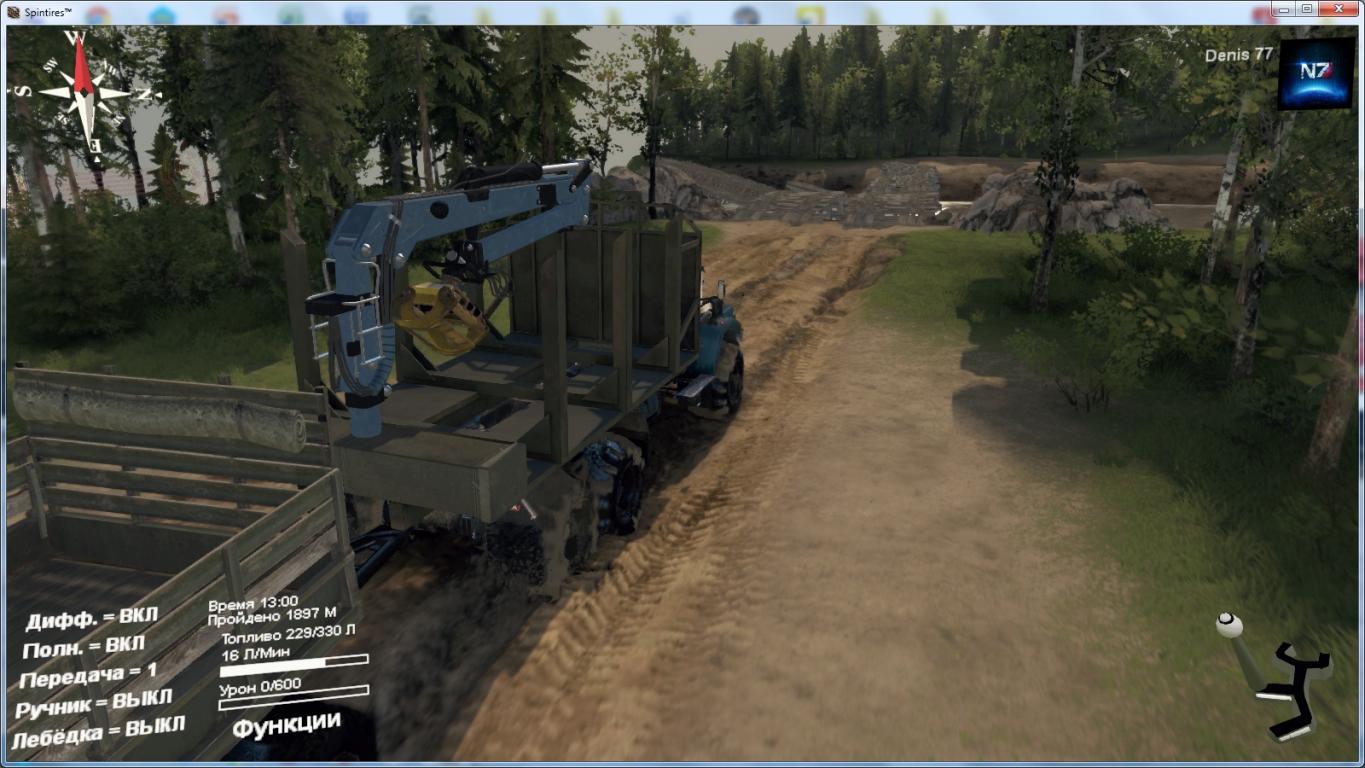1365x768 pixels.
Task: Select the Denis 77 player avatar
Action: pyautogui.click(x=1314, y=73)
